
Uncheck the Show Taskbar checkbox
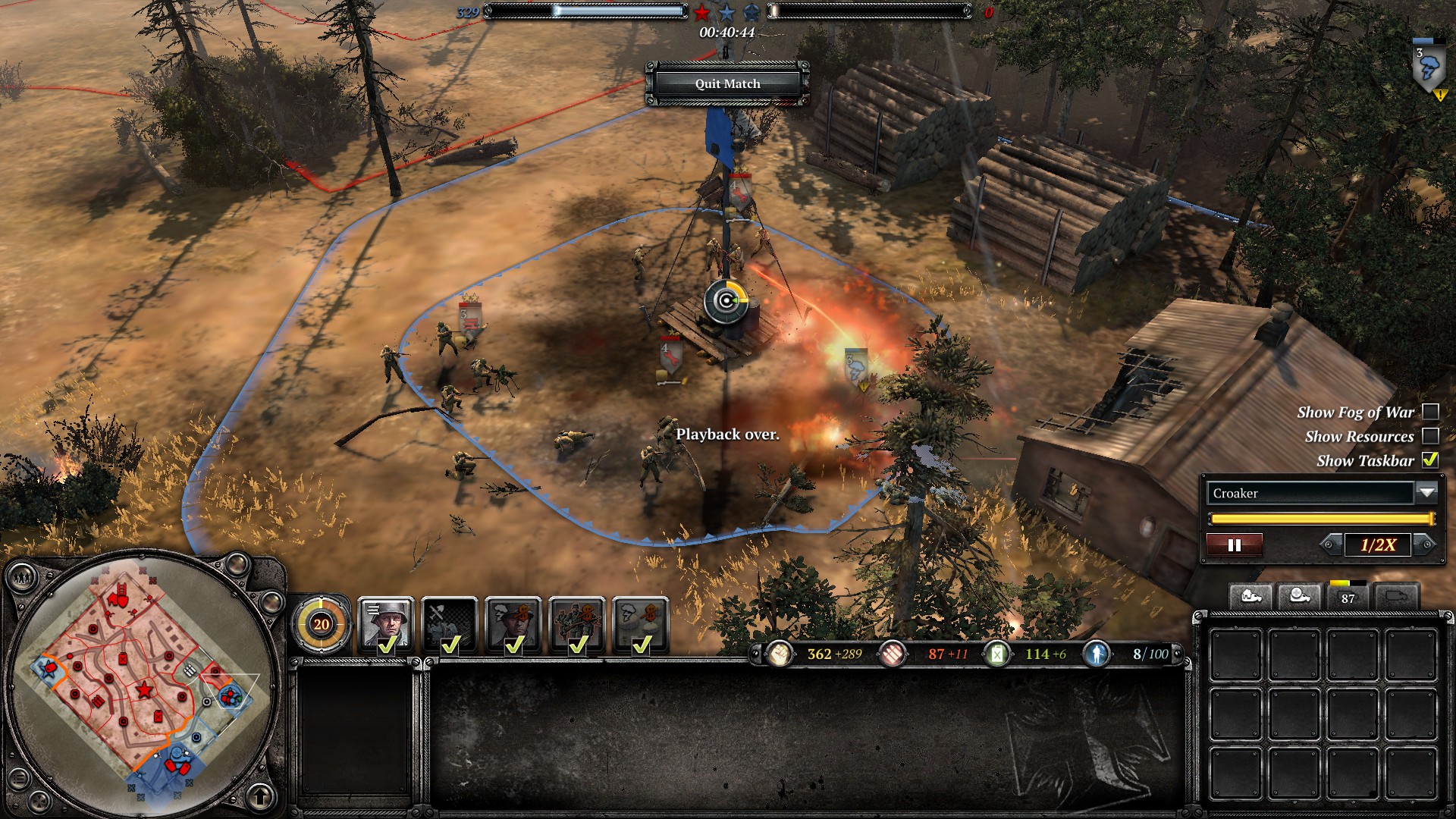coord(1430,460)
